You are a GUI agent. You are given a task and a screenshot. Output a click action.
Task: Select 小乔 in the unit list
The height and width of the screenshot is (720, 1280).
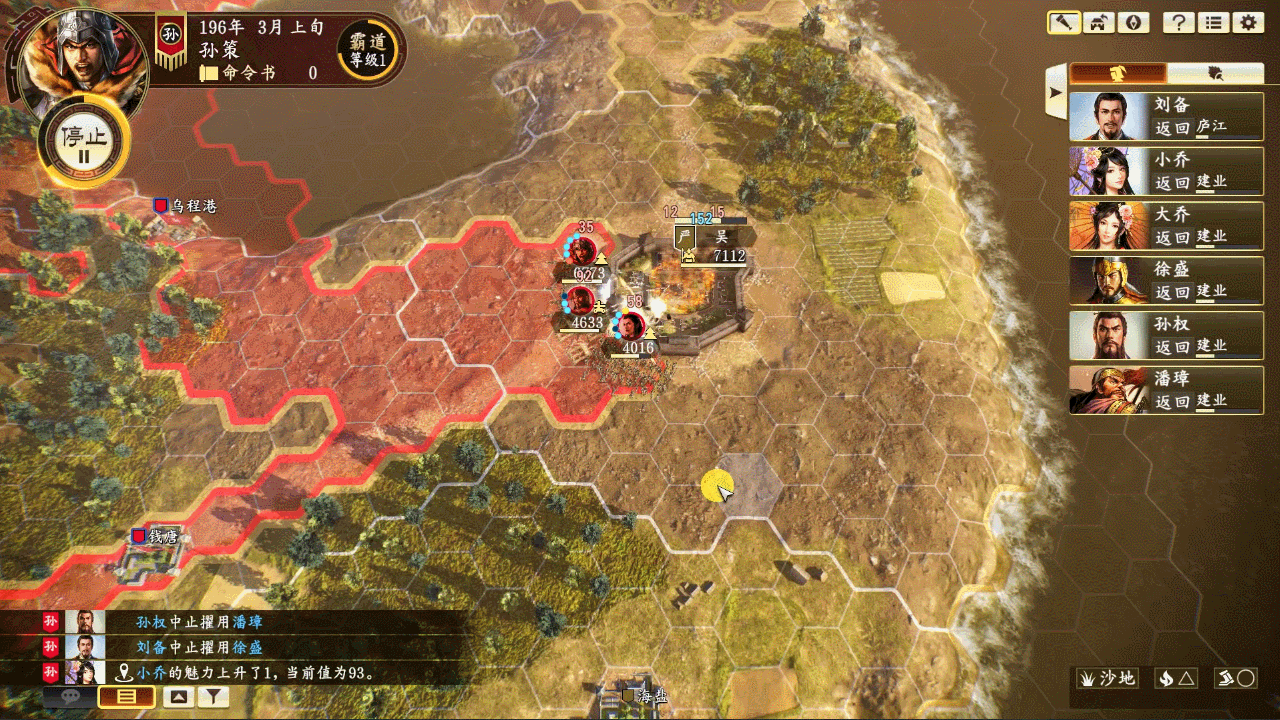(x=1166, y=171)
